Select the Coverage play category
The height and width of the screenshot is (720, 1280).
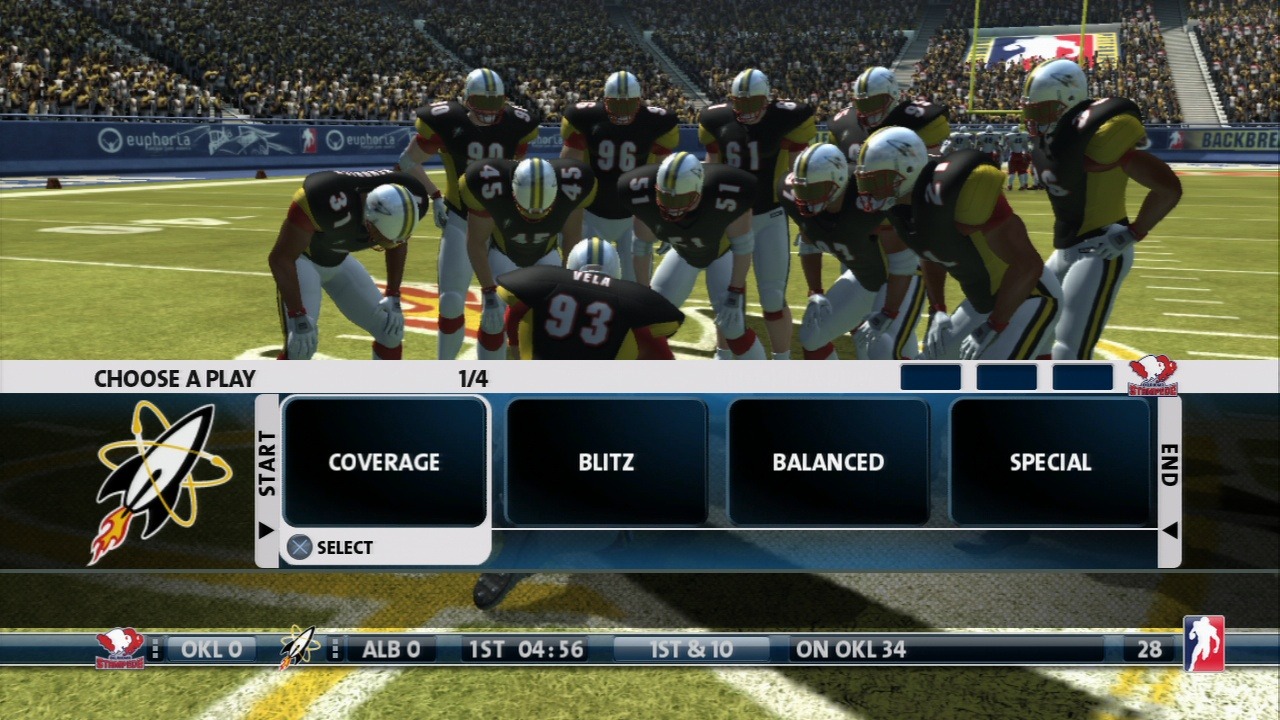tap(385, 462)
